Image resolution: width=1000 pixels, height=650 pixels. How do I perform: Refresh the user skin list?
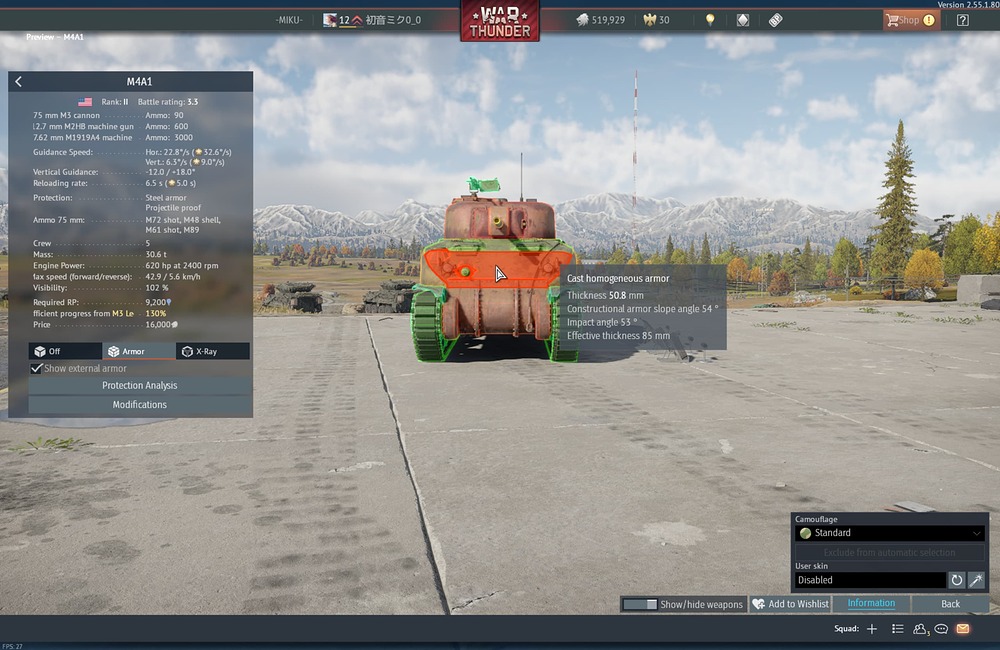click(x=956, y=580)
